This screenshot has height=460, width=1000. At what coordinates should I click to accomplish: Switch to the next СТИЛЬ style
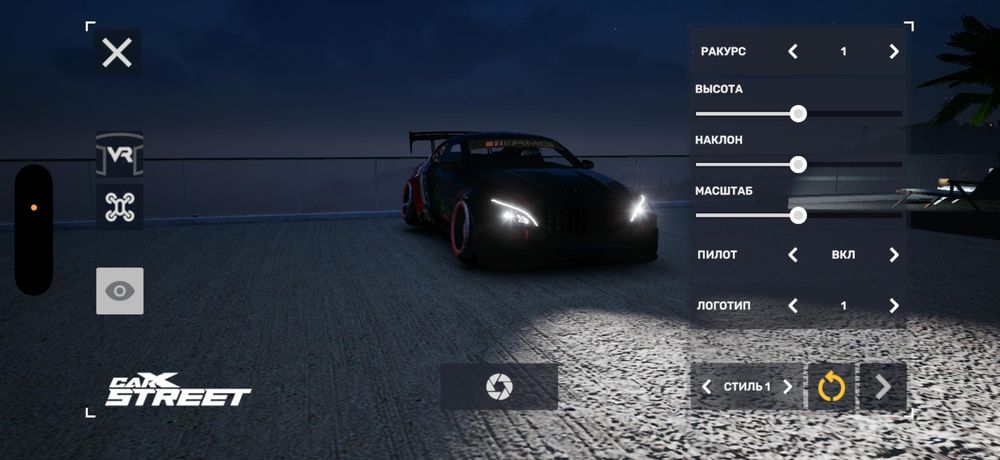point(789,386)
